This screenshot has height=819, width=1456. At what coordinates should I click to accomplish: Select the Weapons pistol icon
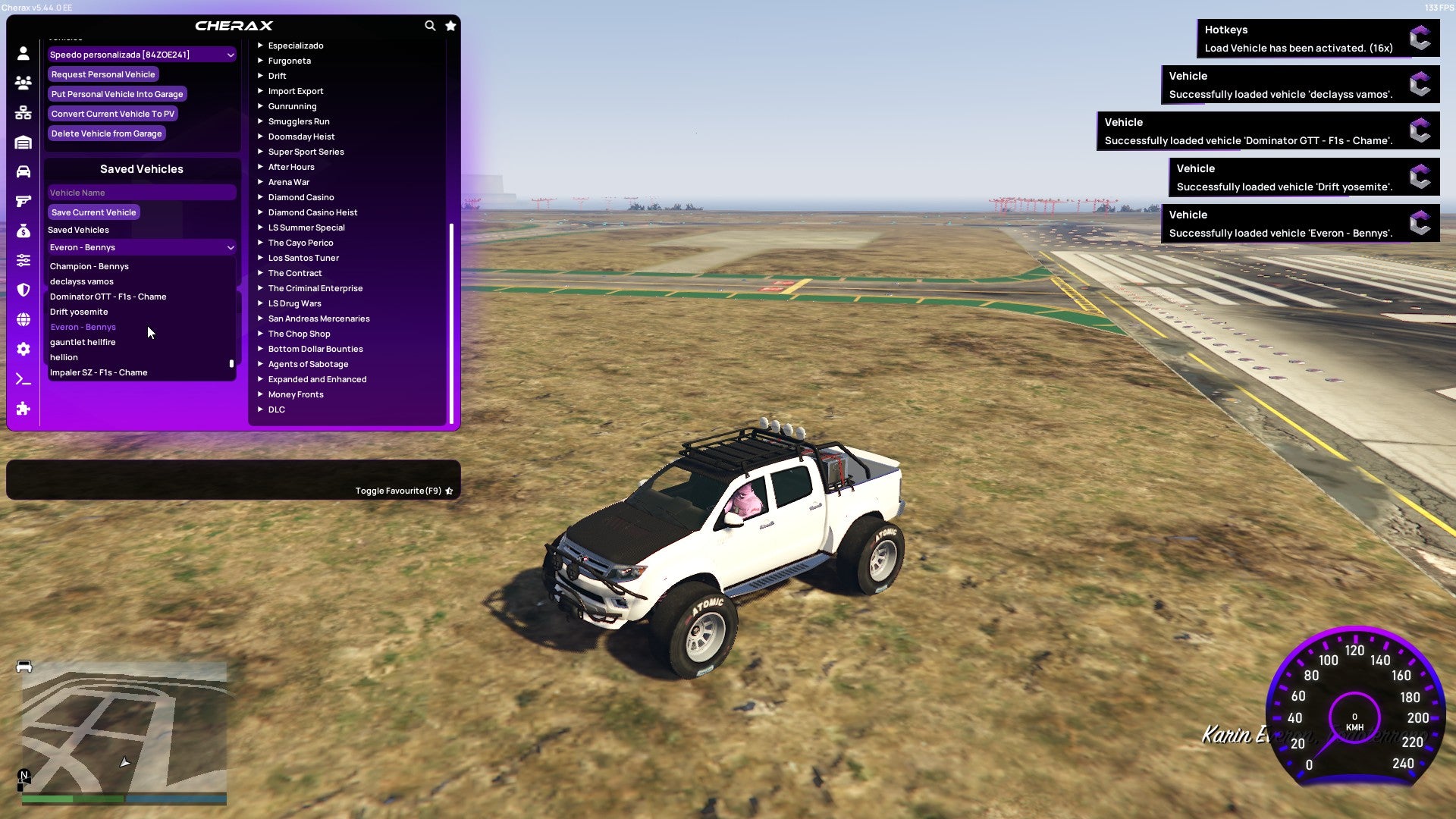23,201
